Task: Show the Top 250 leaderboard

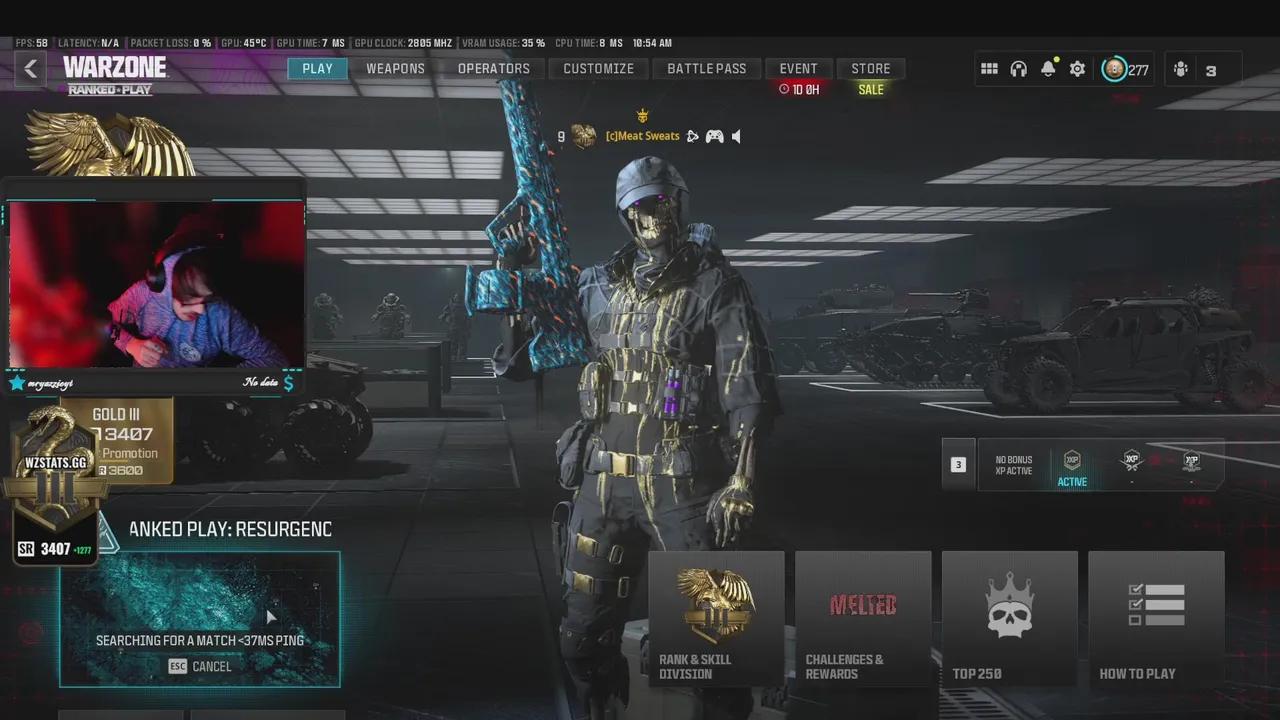Action: click(x=1009, y=618)
